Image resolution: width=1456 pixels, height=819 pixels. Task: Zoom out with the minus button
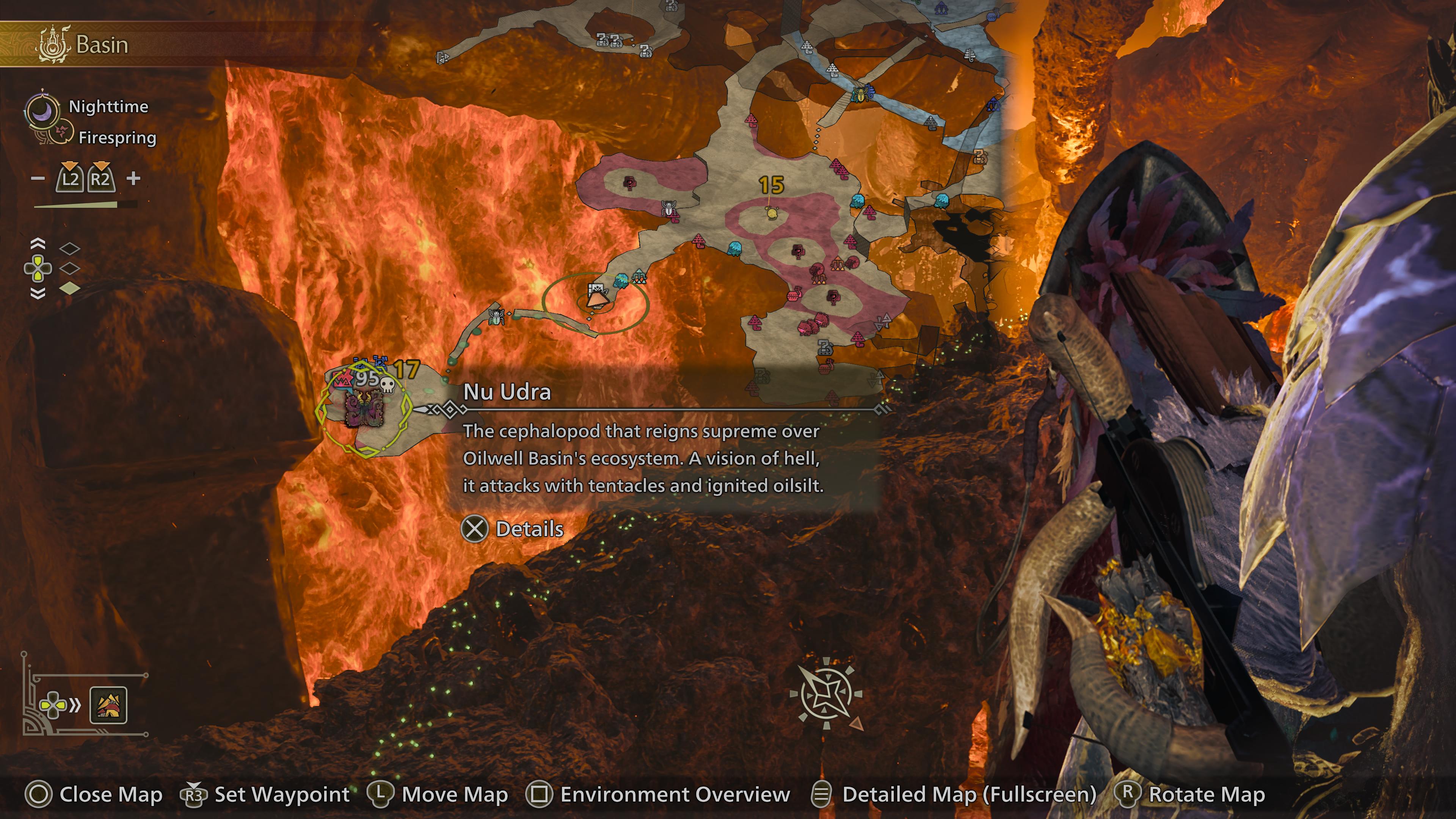pyautogui.click(x=38, y=179)
